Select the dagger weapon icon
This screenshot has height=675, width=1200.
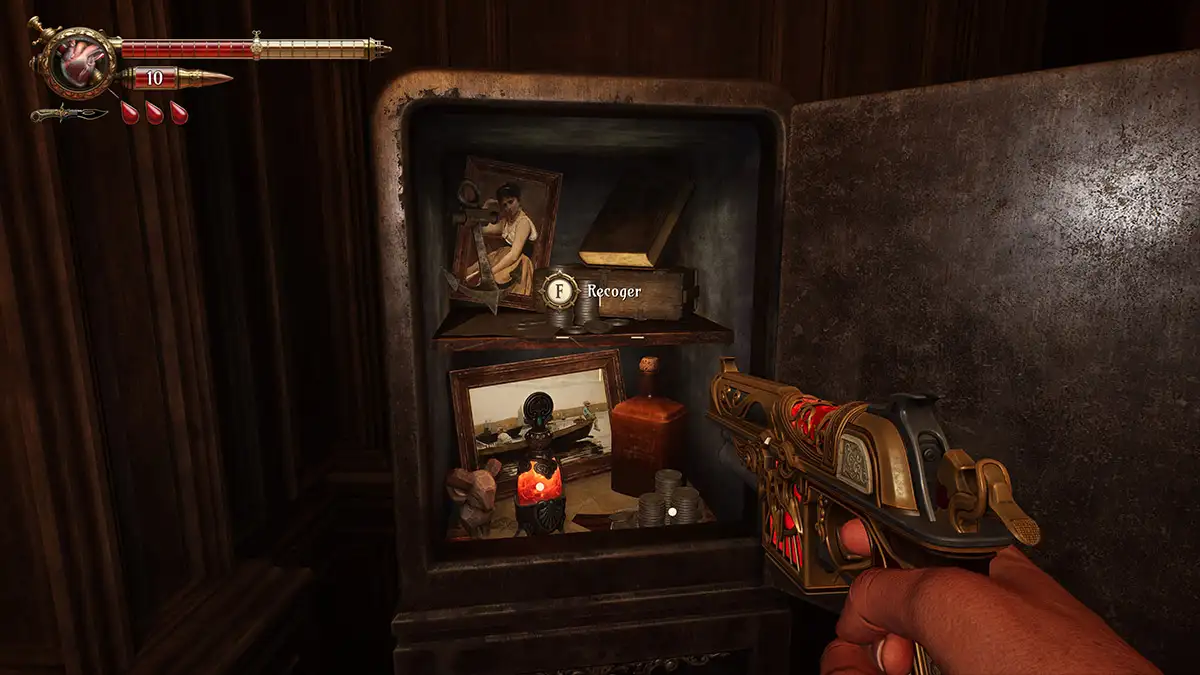(68, 113)
